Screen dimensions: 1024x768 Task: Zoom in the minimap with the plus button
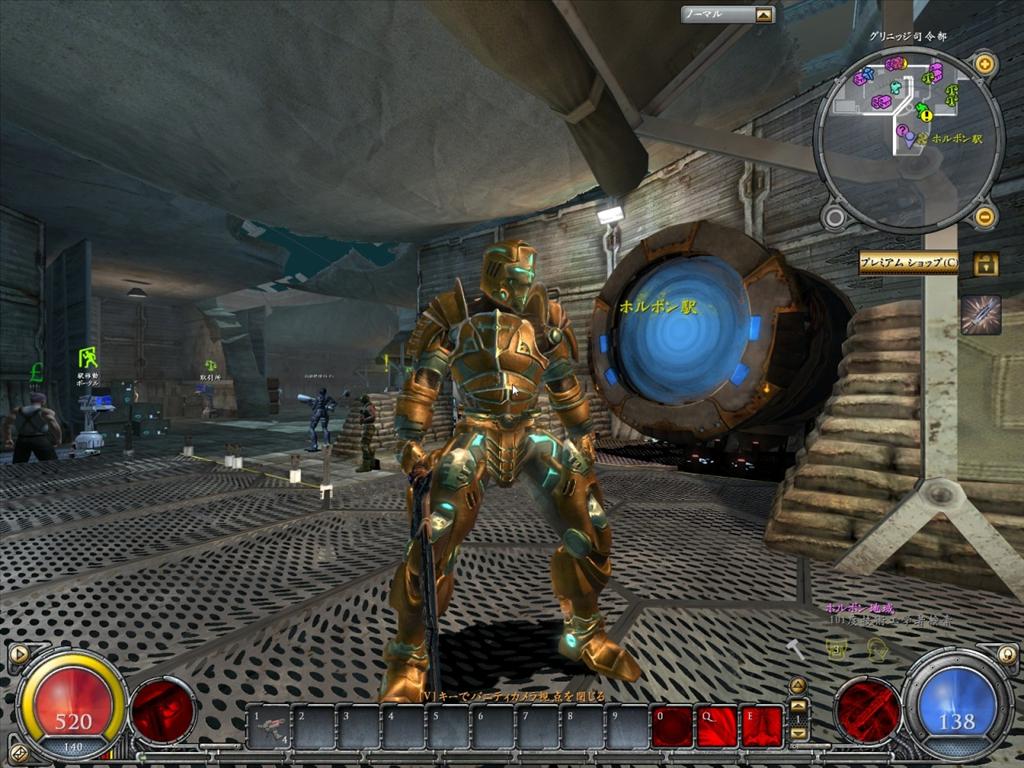[984, 65]
